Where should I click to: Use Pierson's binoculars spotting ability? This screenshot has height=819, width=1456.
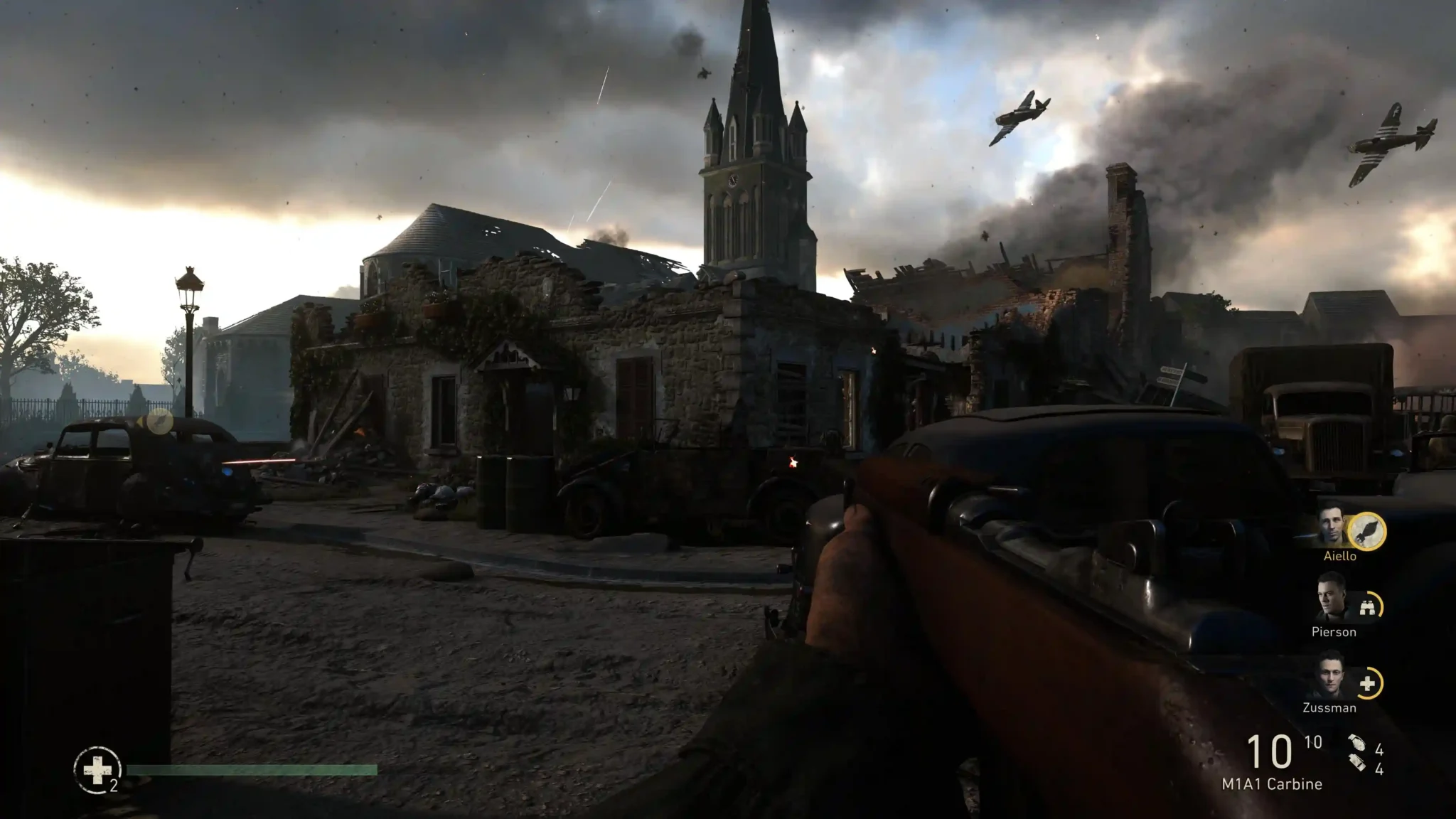pyautogui.click(x=1367, y=607)
